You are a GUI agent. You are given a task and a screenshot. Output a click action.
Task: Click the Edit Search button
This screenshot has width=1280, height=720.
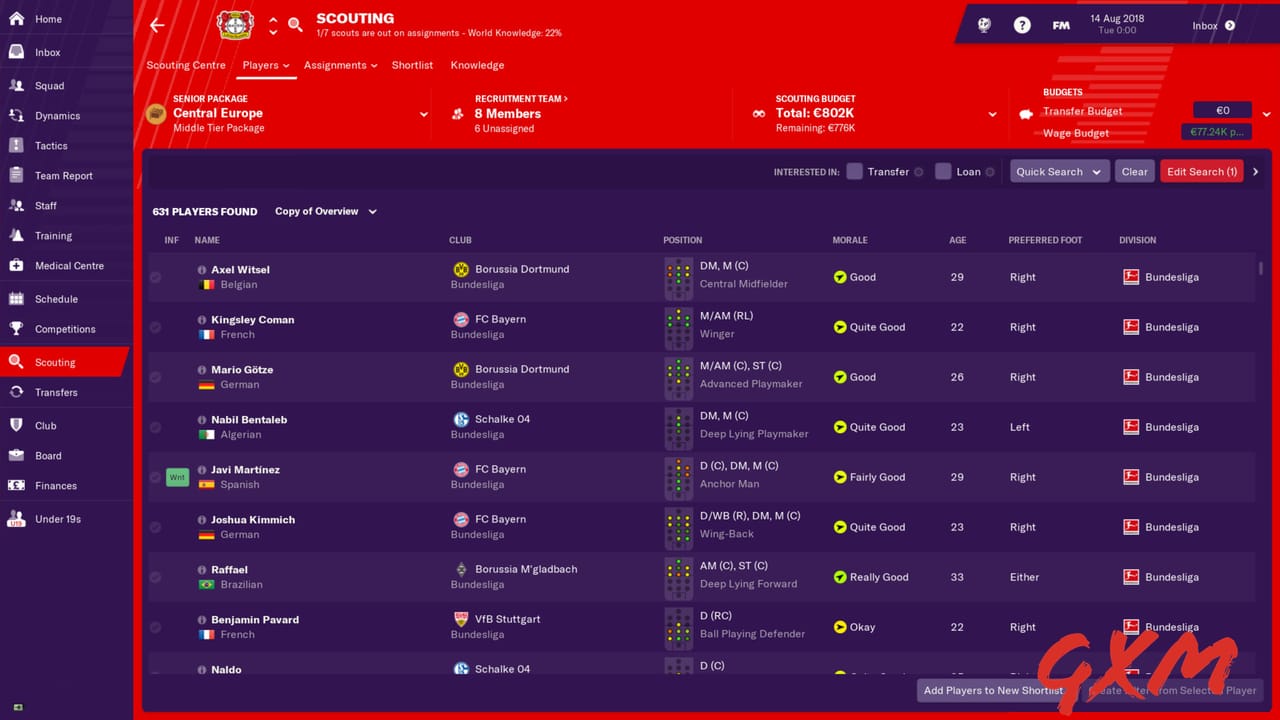tap(1201, 171)
